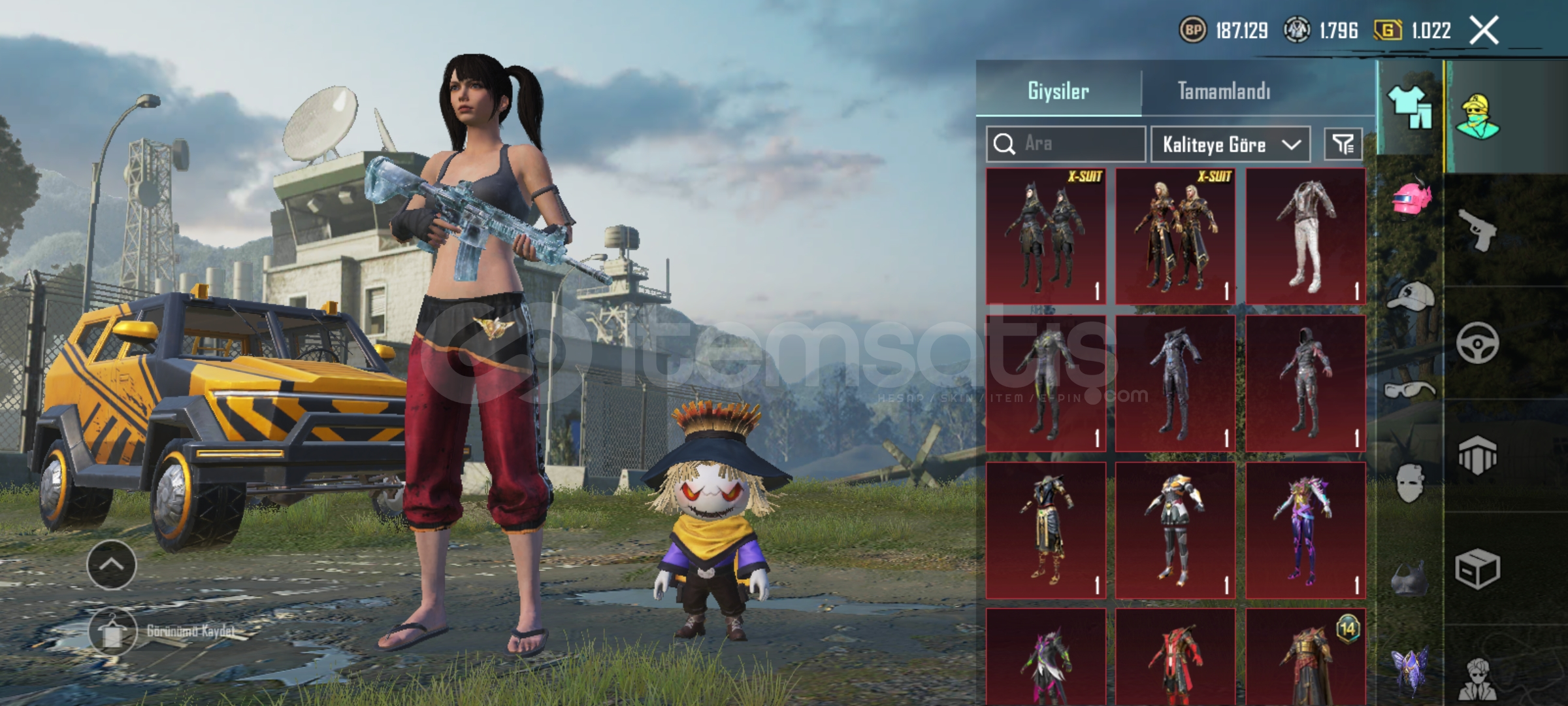Select the yellow-hat character outfit section
The image size is (1568, 706).
click(1478, 116)
